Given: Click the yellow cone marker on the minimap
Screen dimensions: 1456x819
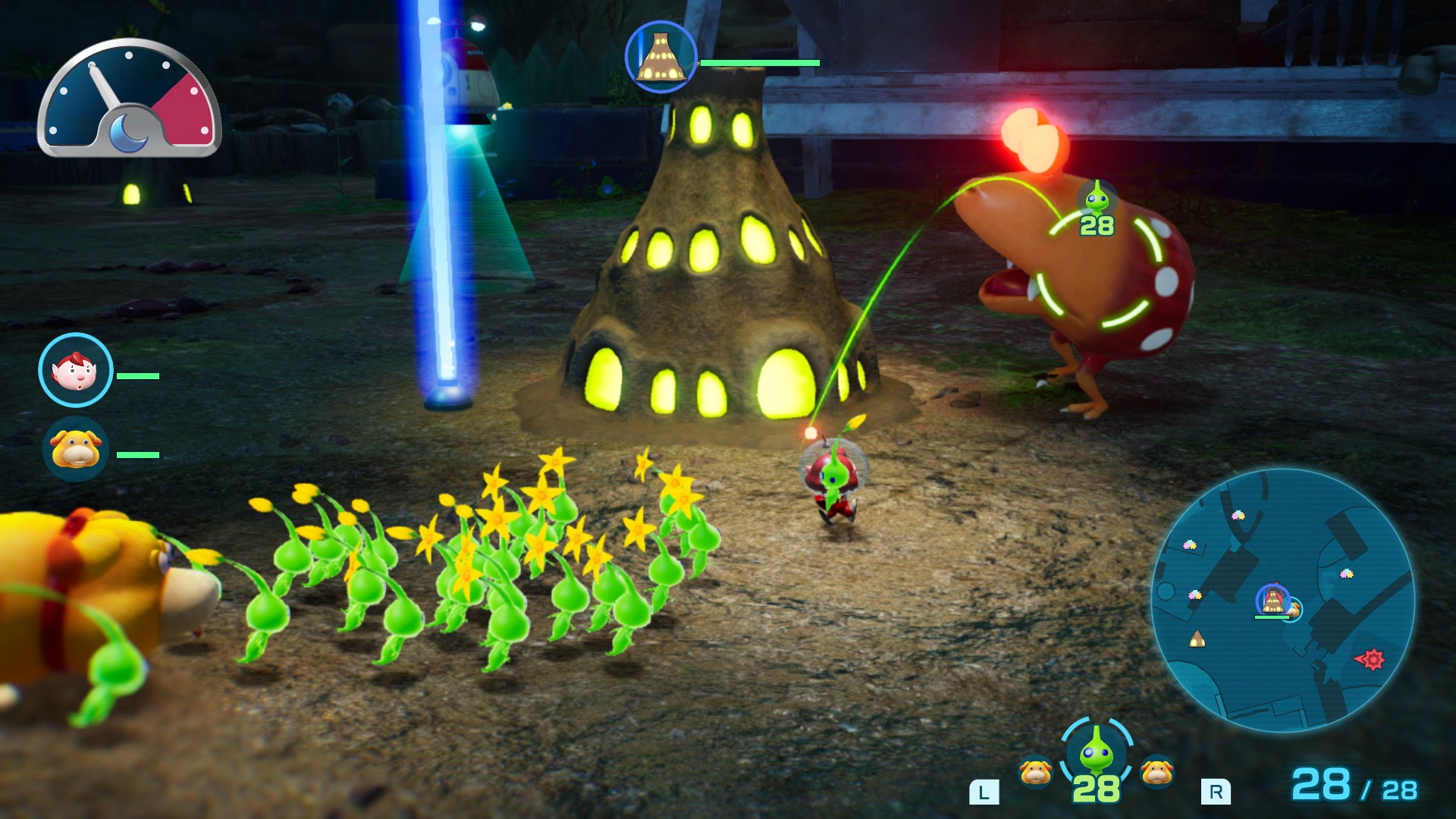Looking at the screenshot, I should click(1197, 639).
